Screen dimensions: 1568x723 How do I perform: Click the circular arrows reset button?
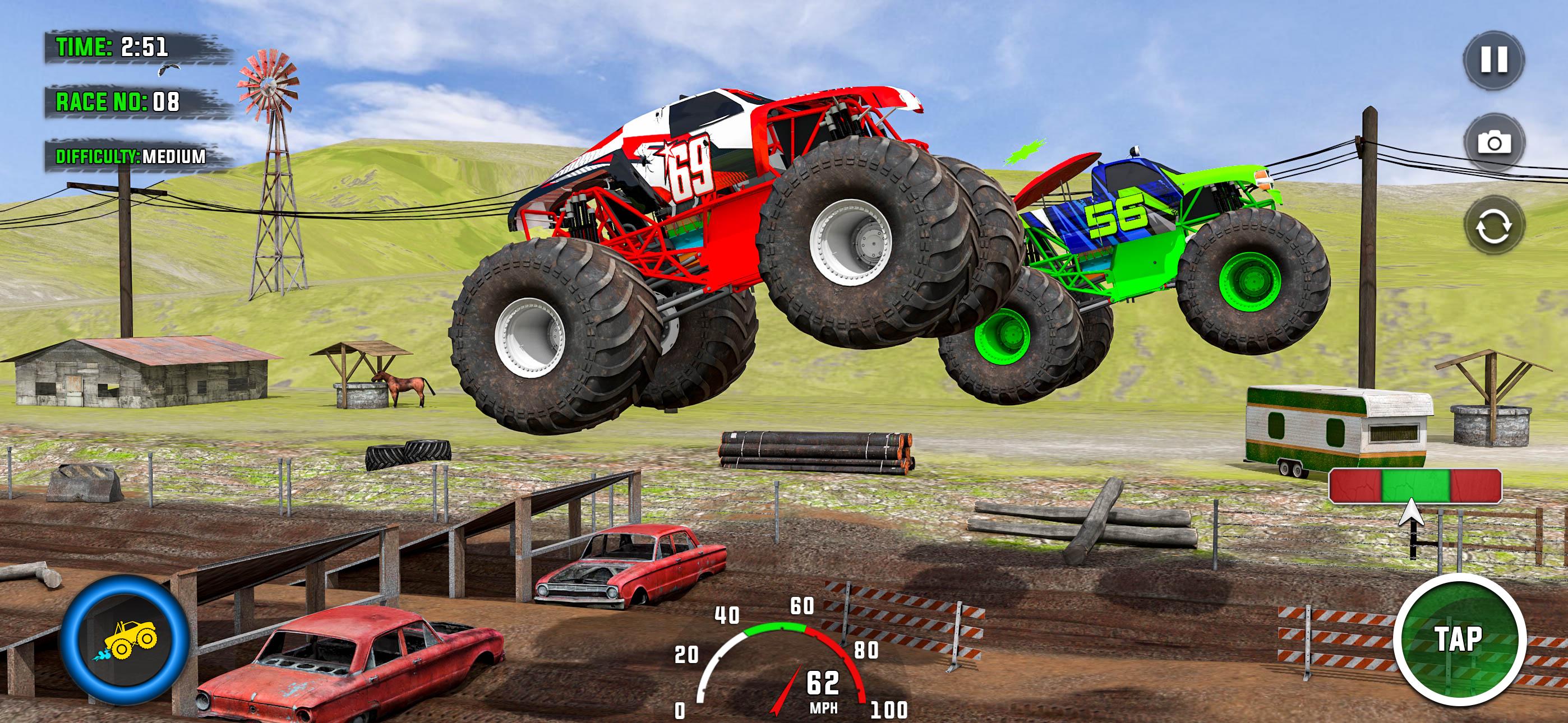click(x=1494, y=226)
